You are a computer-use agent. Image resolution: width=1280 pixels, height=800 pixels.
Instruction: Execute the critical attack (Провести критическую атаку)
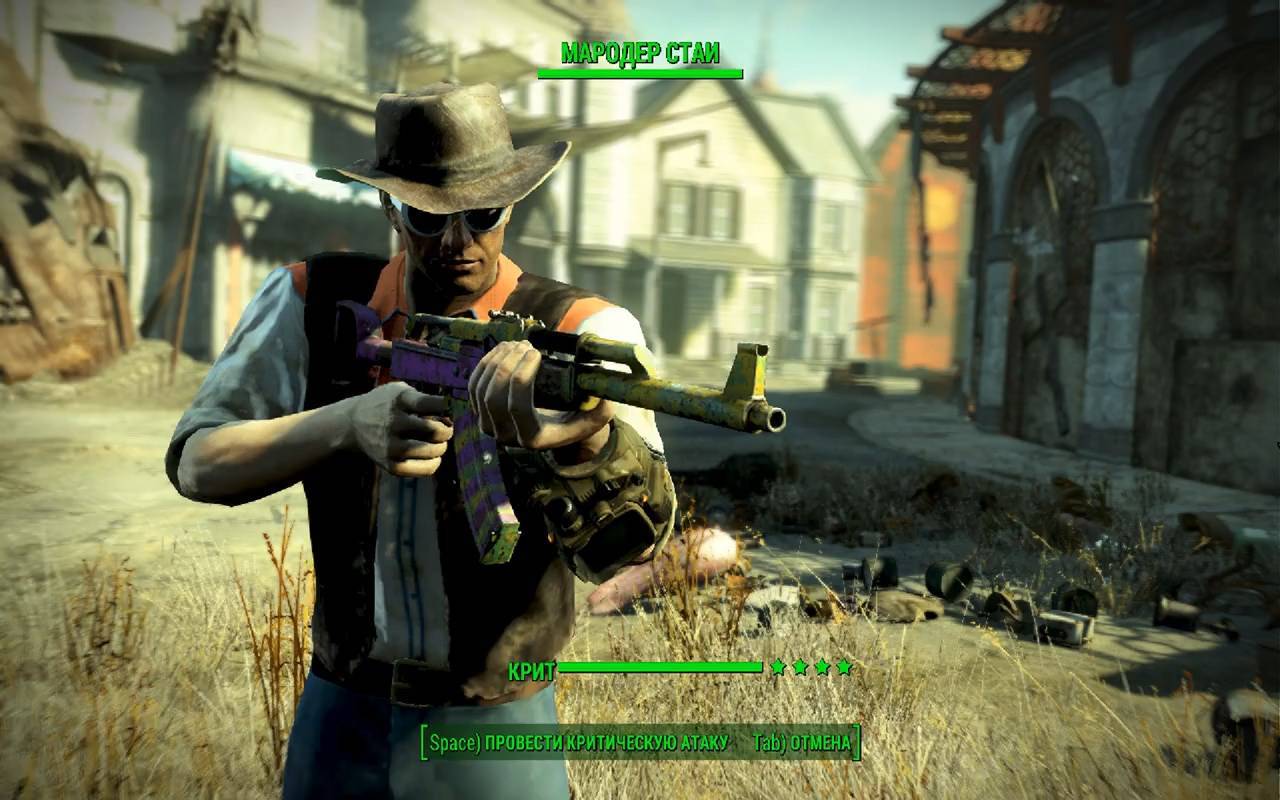pyautogui.click(x=578, y=743)
